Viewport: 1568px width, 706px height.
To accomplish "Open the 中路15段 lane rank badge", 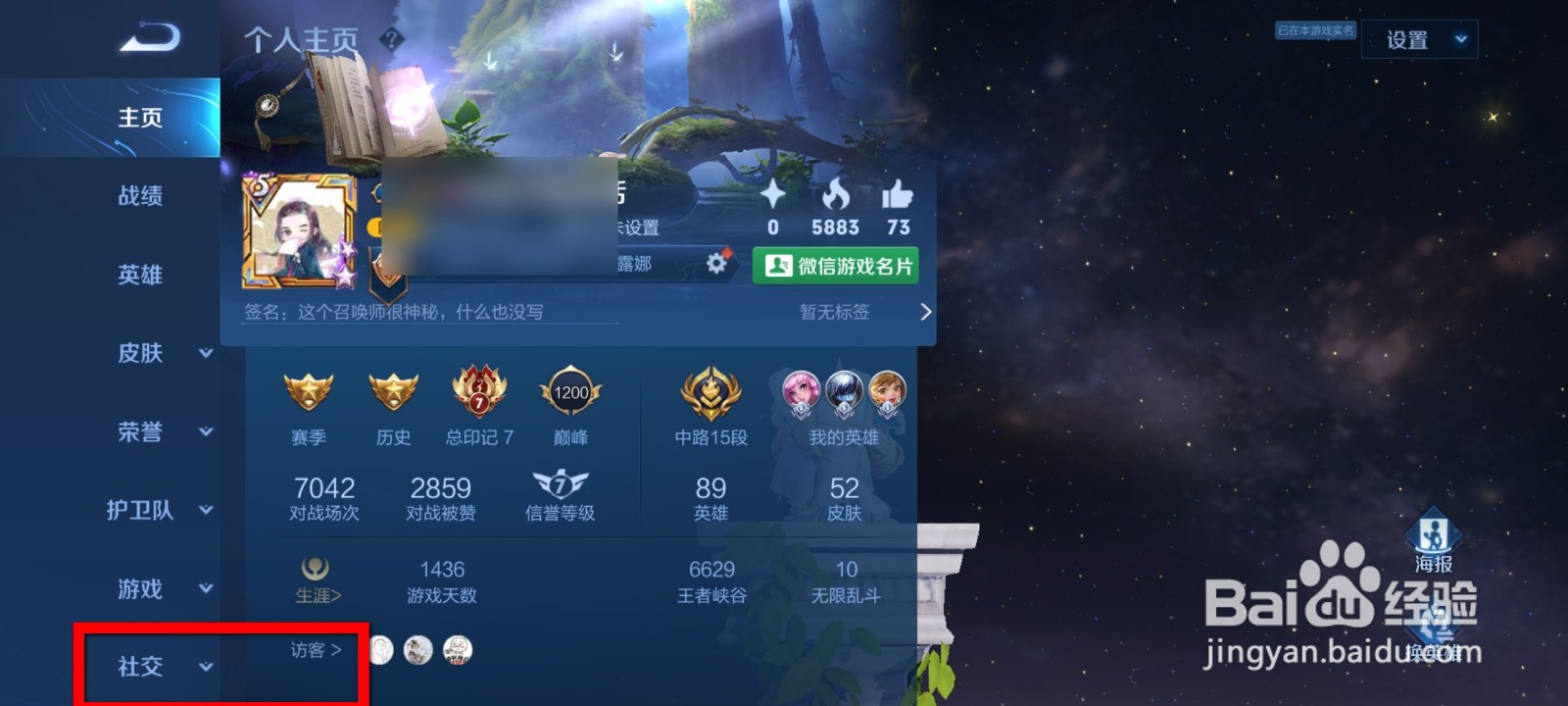I will 710,392.
